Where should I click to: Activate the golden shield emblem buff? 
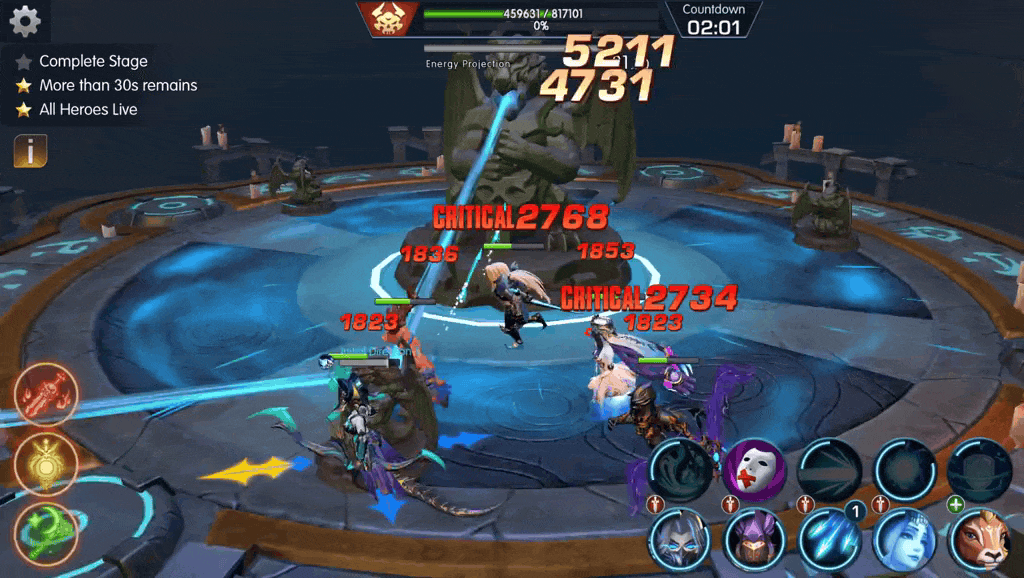[x=47, y=462]
